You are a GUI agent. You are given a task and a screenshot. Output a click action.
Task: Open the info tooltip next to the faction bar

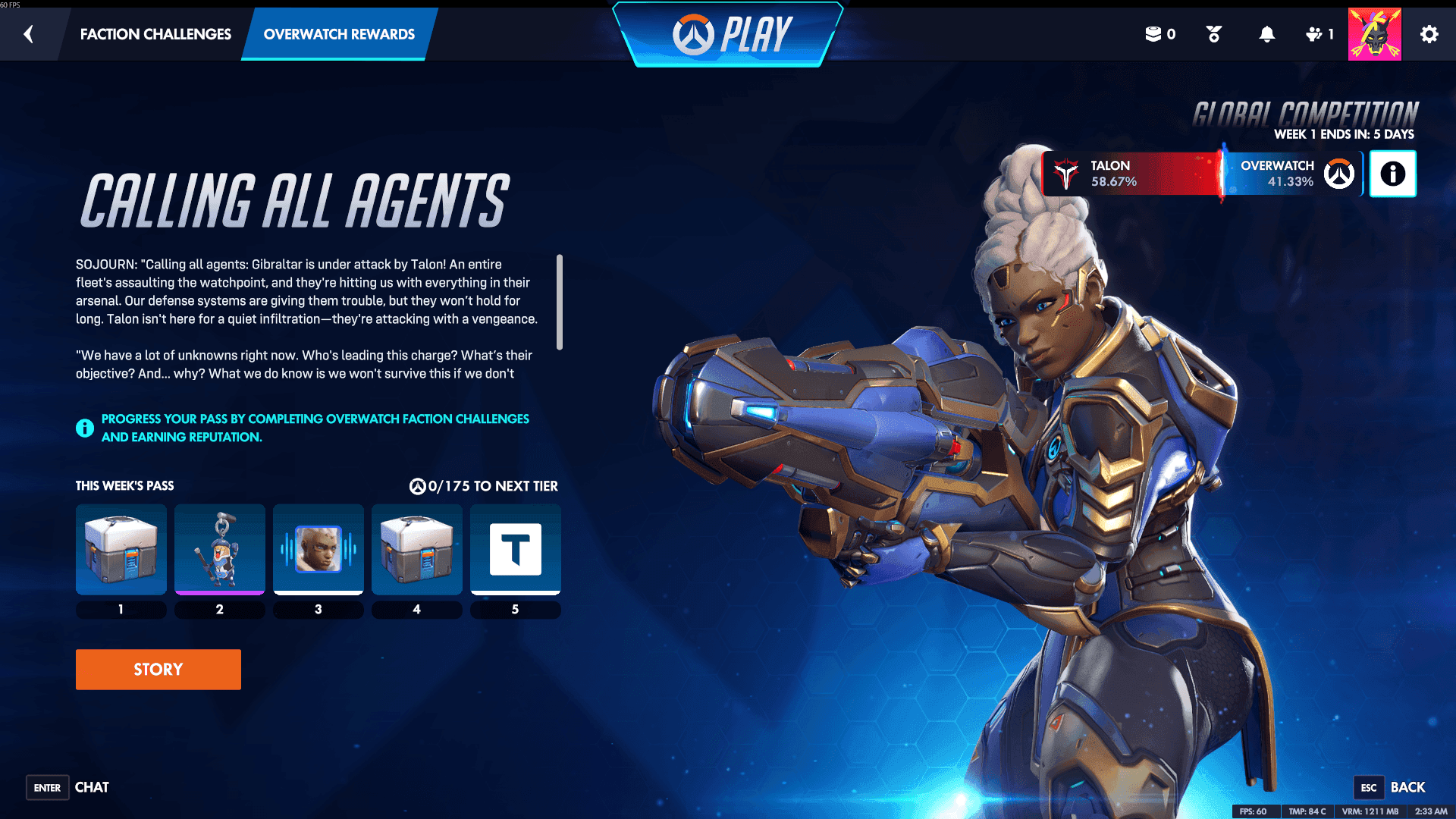(1392, 174)
